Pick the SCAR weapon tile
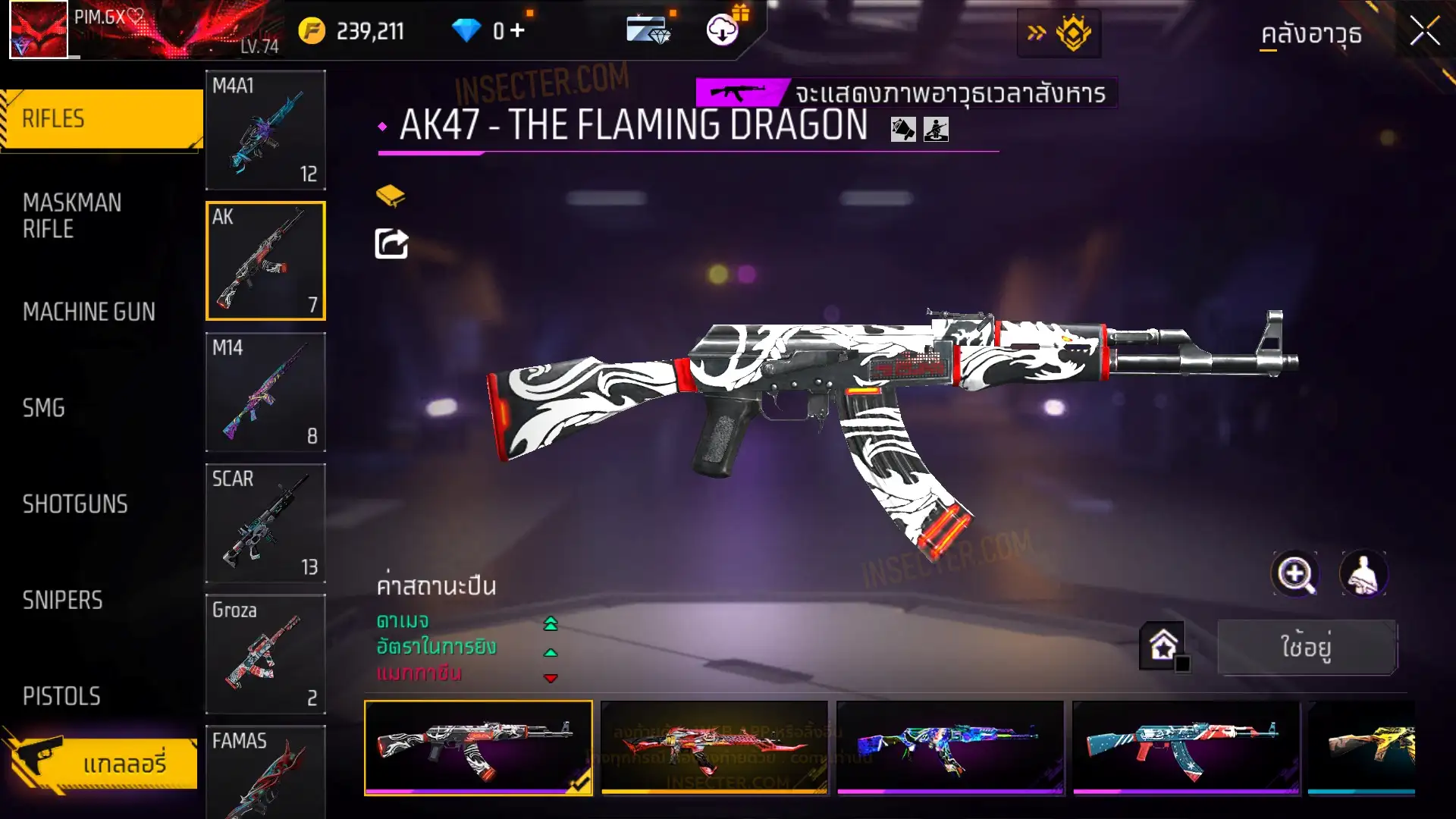The image size is (1456, 819). [265, 523]
